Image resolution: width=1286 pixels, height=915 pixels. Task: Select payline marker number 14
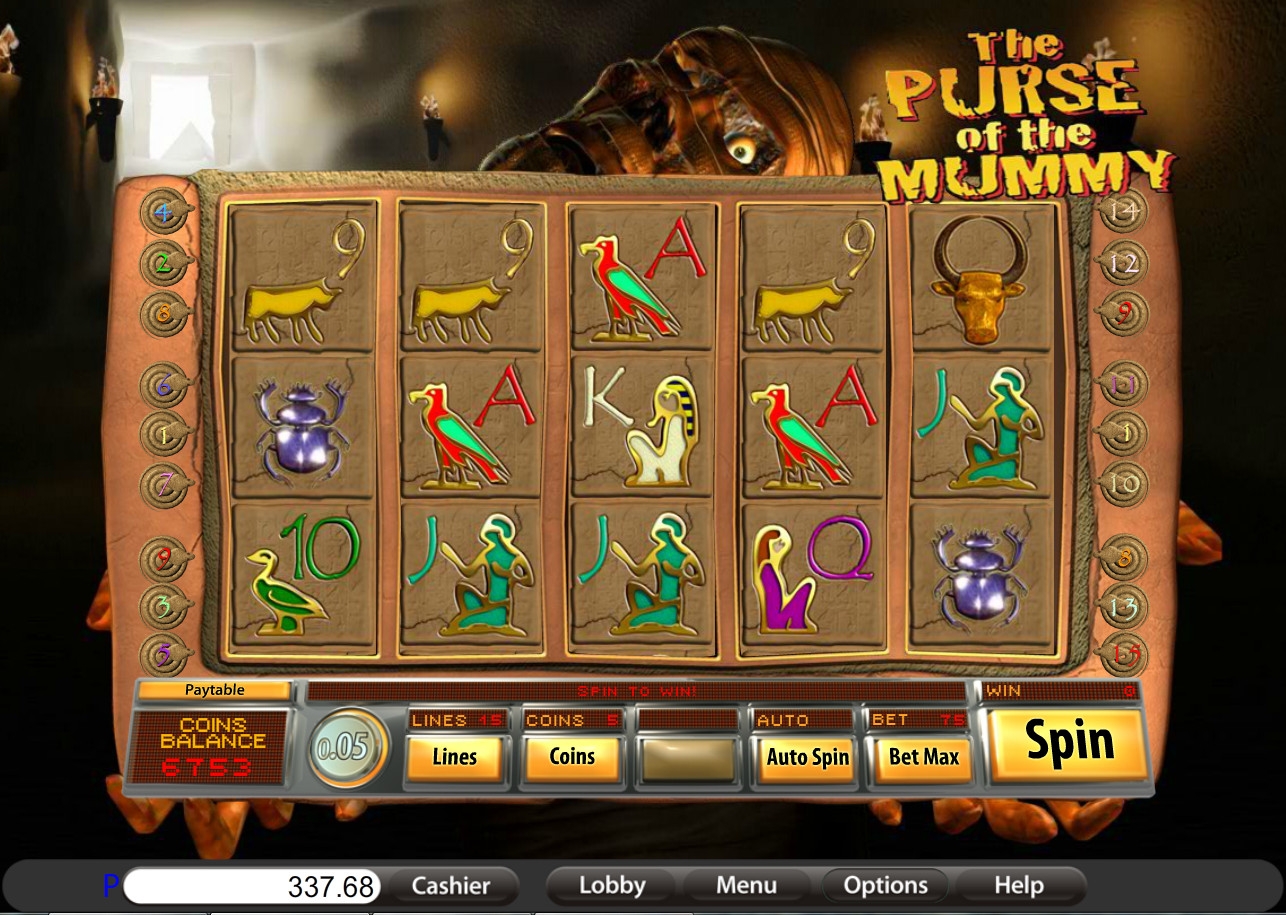pyautogui.click(x=1122, y=212)
